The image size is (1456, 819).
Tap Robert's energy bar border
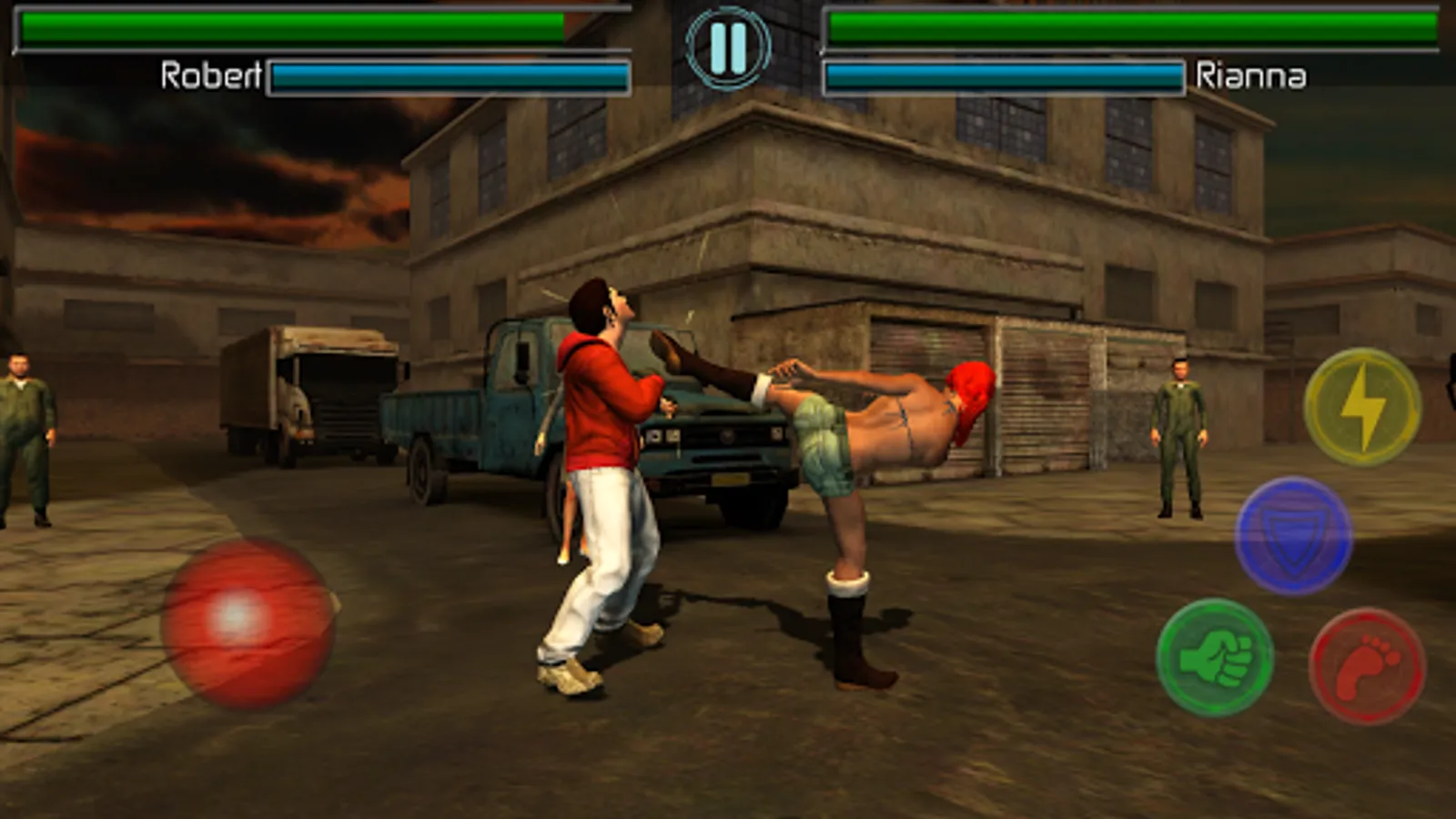tap(450, 75)
